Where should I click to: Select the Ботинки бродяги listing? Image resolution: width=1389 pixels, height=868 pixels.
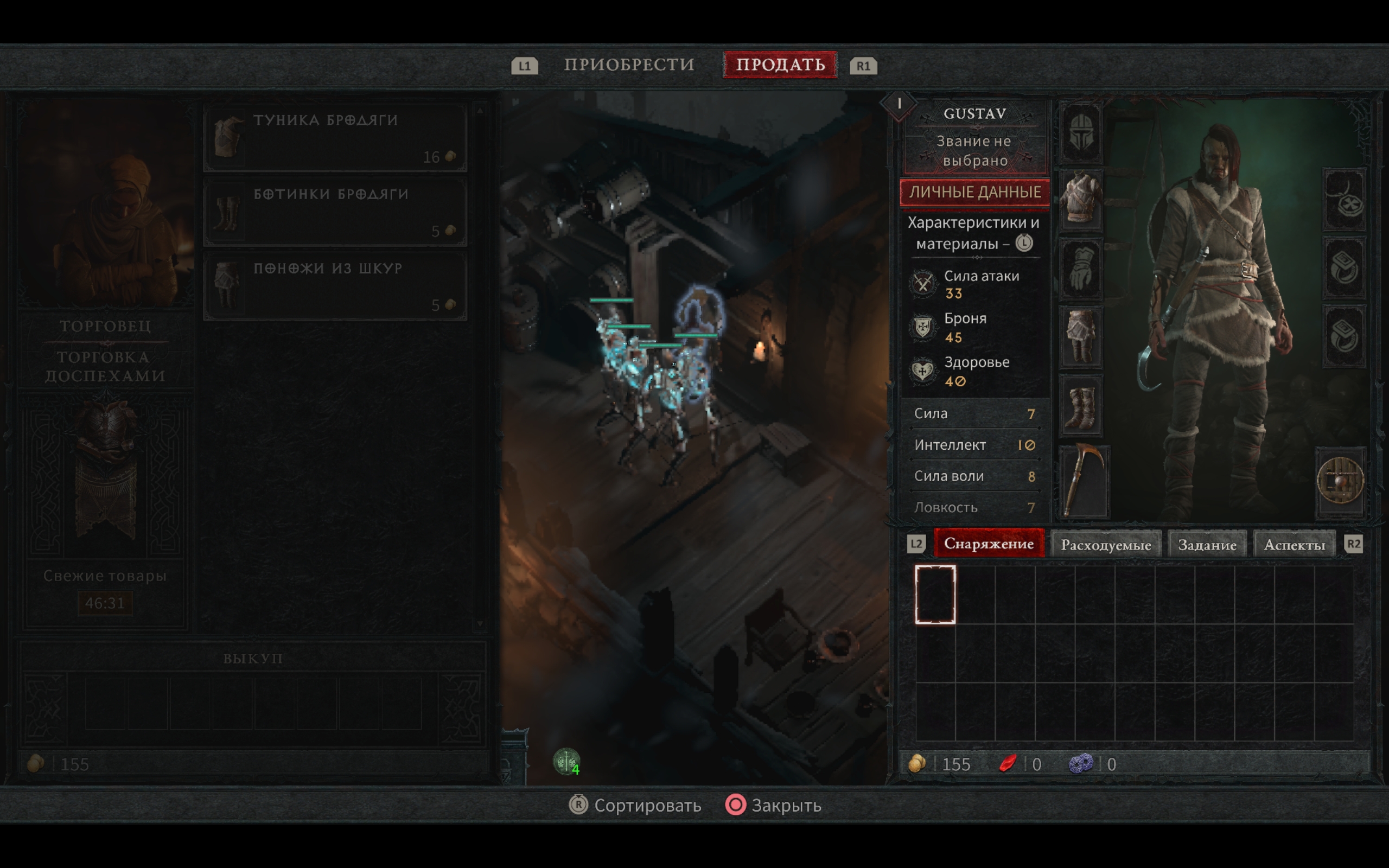point(335,212)
